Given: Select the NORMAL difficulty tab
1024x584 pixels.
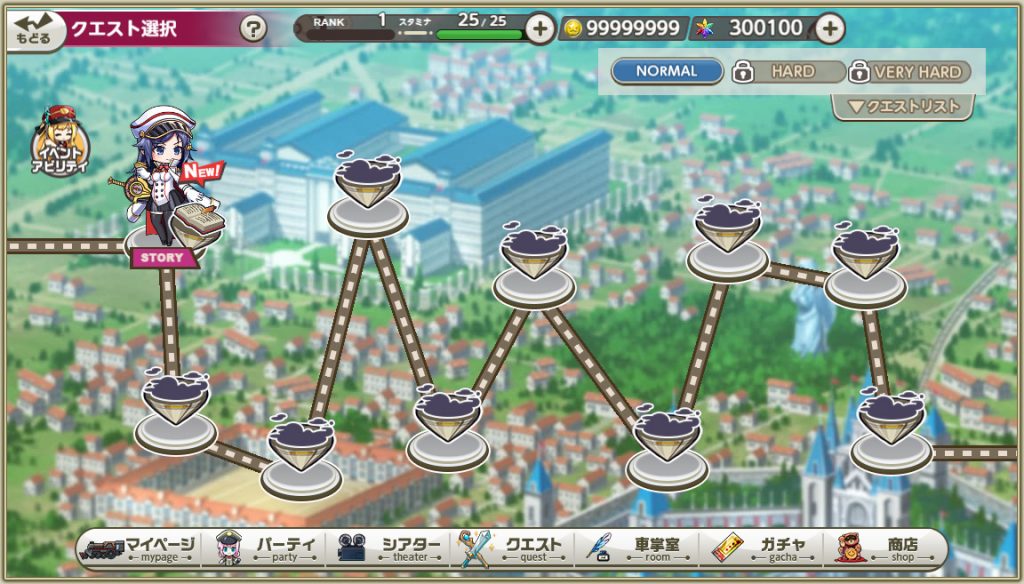Looking at the screenshot, I should tap(667, 72).
